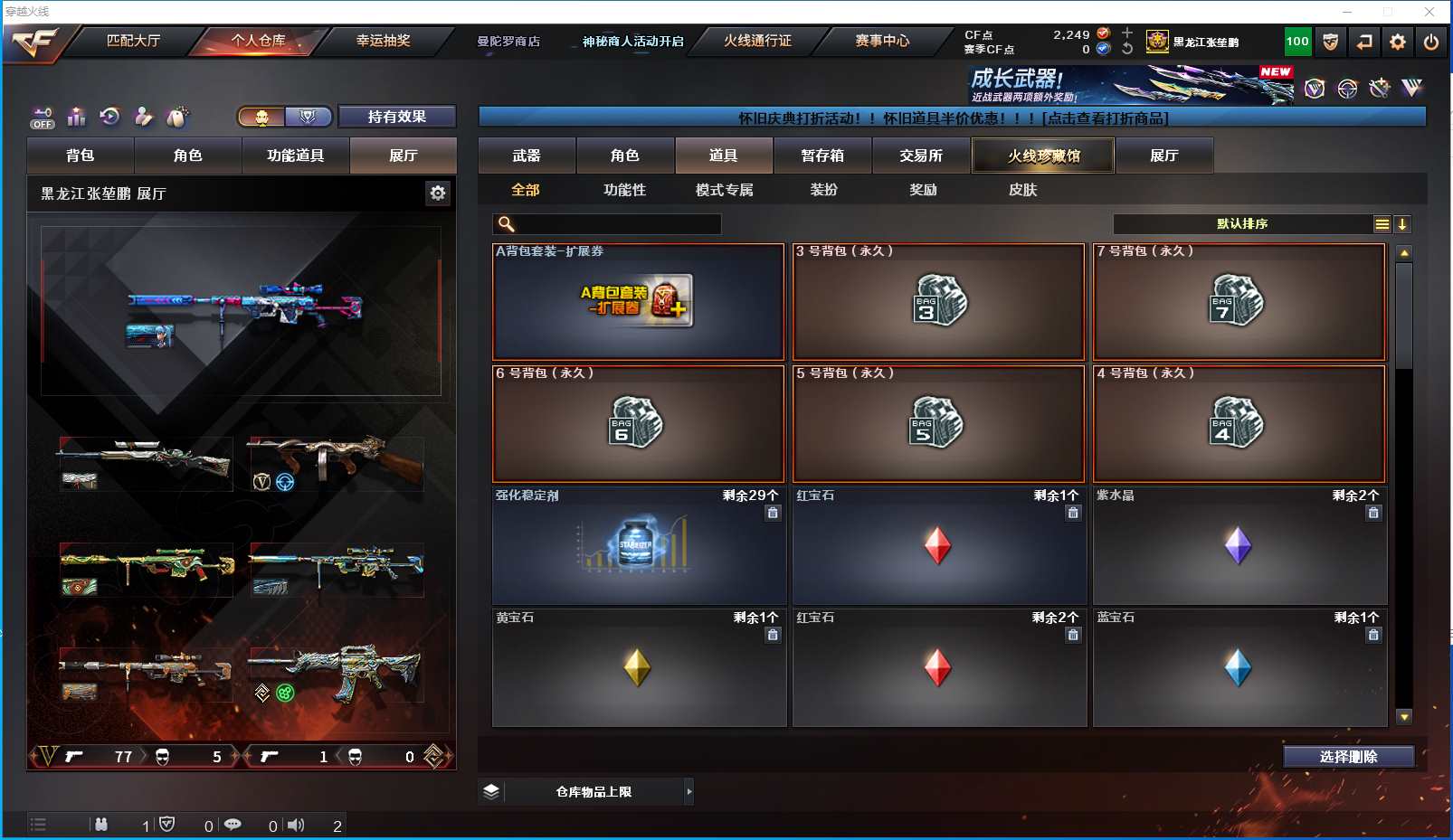Open the 持有效果 owned effects button
The width and height of the screenshot is (1453, 840).
[x=396, y=117]
